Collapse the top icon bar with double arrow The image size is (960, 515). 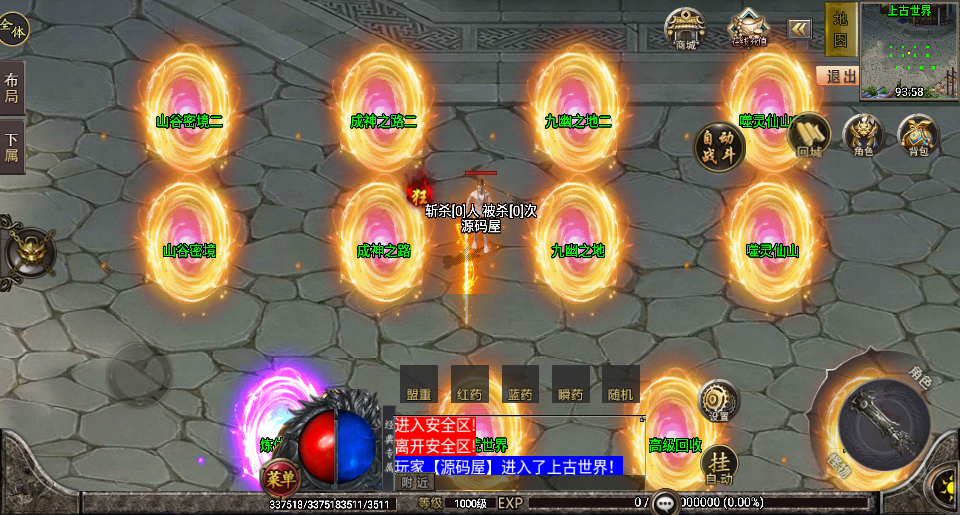[x=800, y=29]
